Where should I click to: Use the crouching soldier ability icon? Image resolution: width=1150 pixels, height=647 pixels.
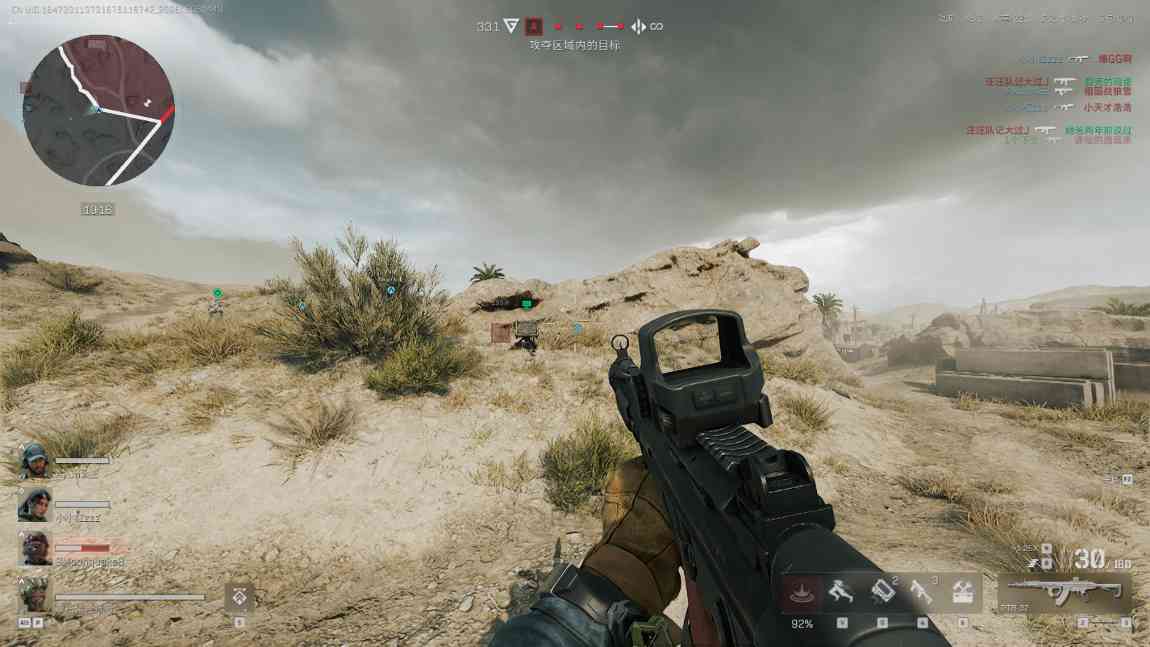pos(841,593)
